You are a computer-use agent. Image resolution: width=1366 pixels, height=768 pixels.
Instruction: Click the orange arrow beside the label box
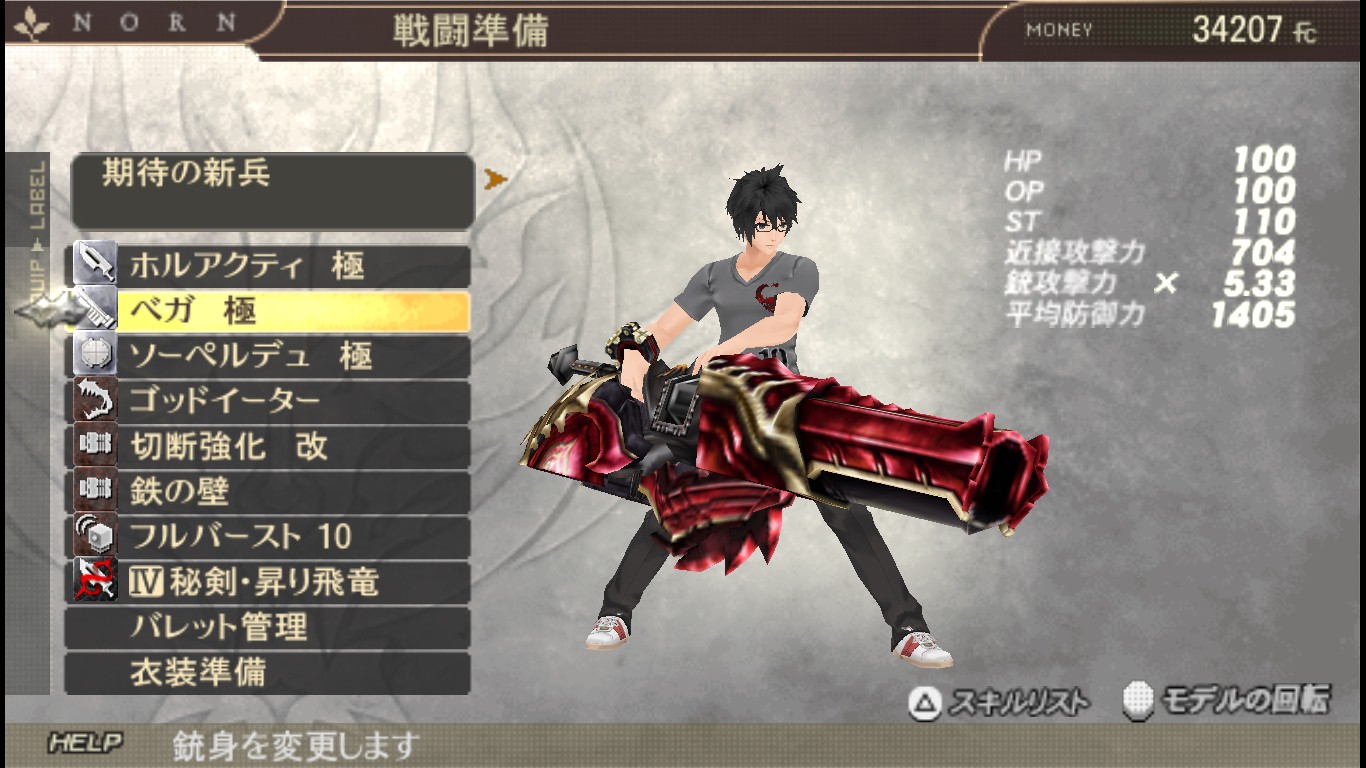(495, 180)
